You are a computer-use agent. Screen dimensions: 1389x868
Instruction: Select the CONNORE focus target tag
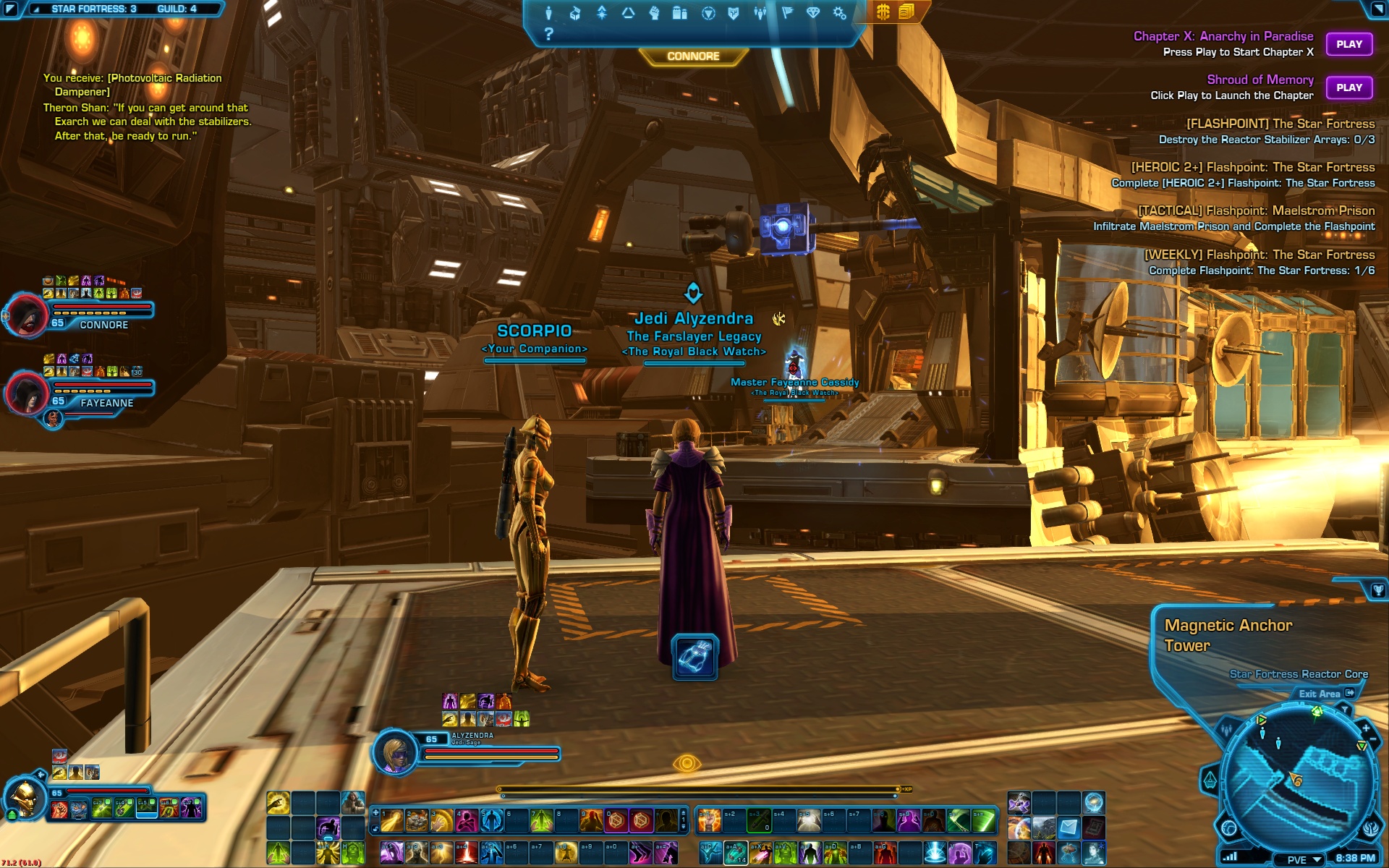click(693, 56)
